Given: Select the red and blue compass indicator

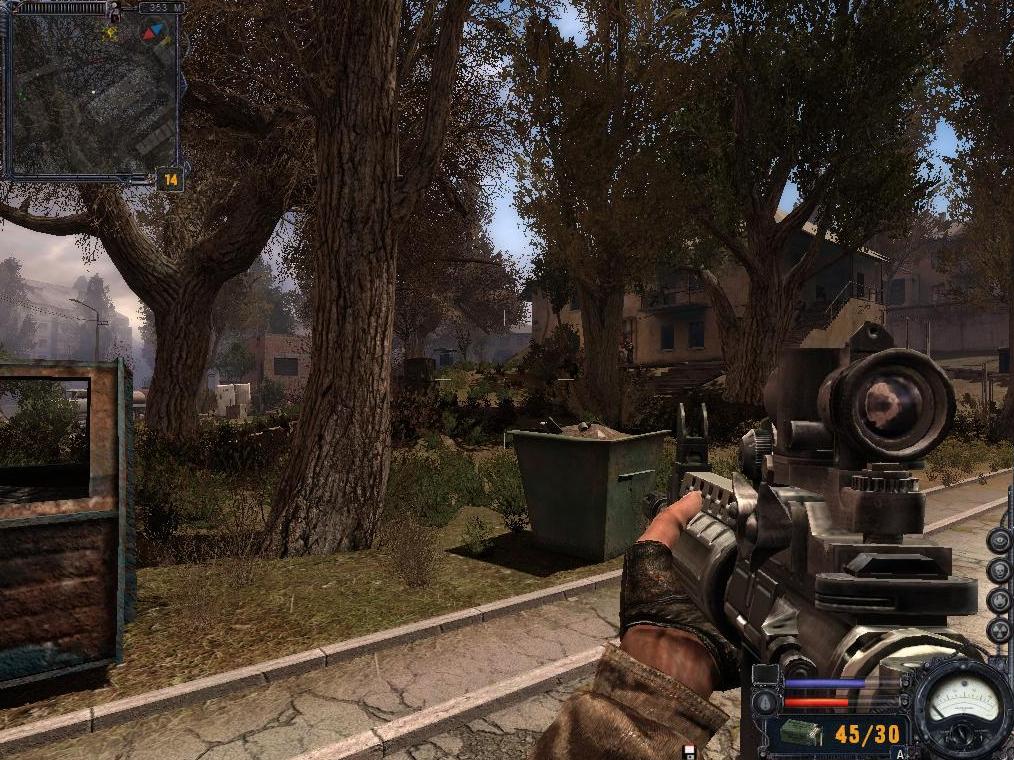Looking at the screenshot, I should pos(153,32).
